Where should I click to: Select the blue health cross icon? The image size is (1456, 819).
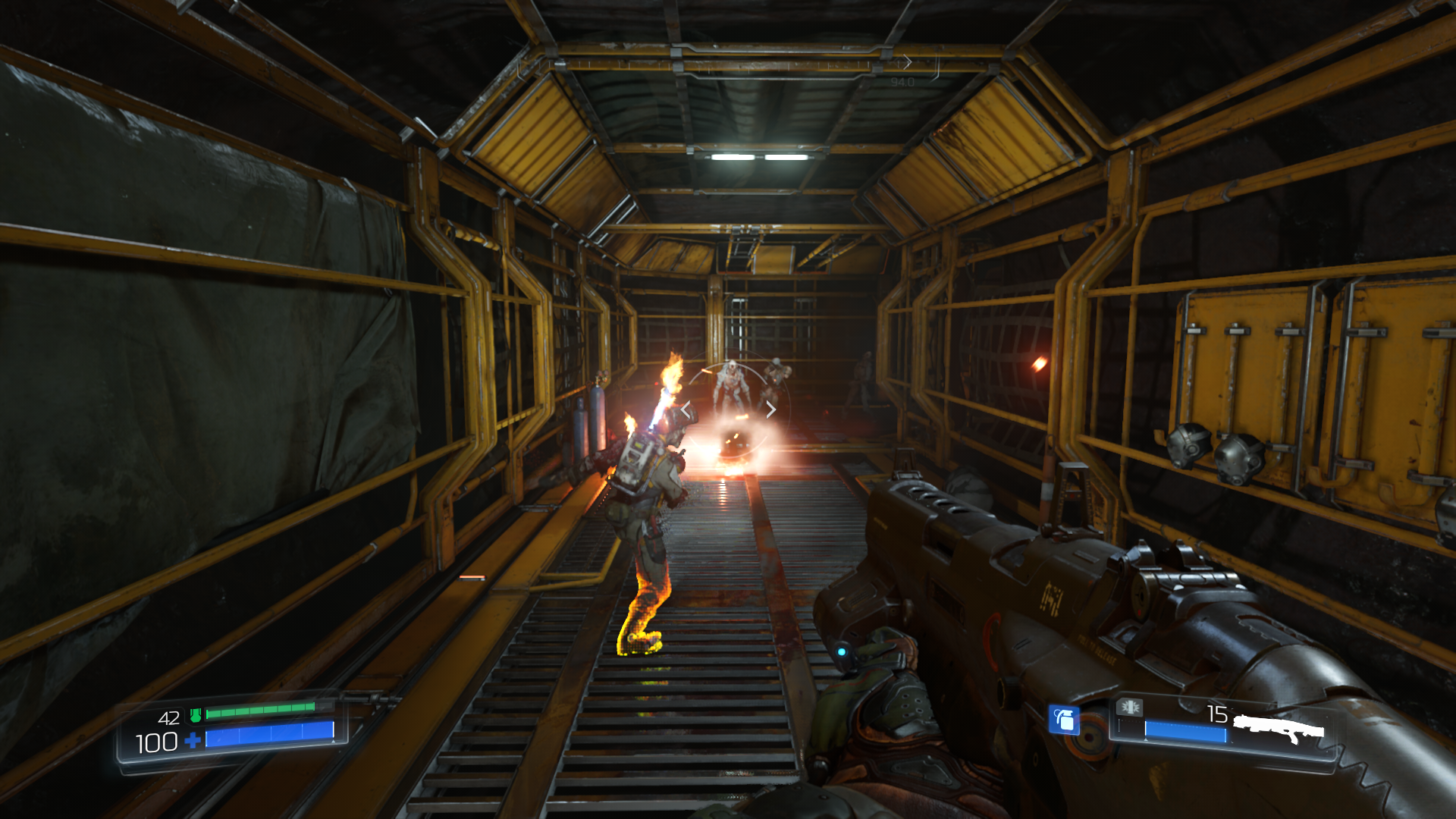click(x=193, y=740)
